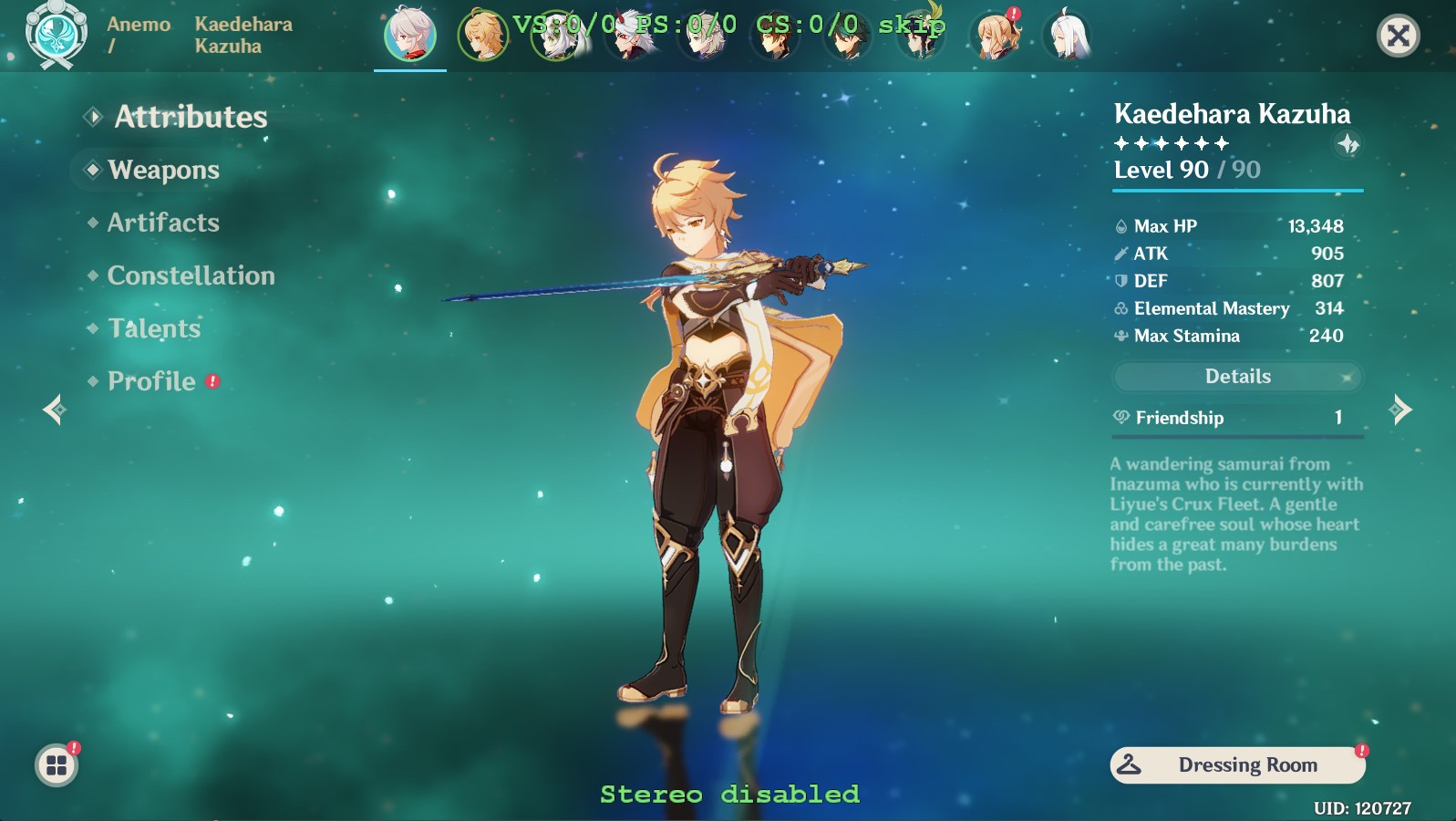Open the Profile section with notification badge
The height and width of the screenshot is (821, 1456).
(151, 381)
